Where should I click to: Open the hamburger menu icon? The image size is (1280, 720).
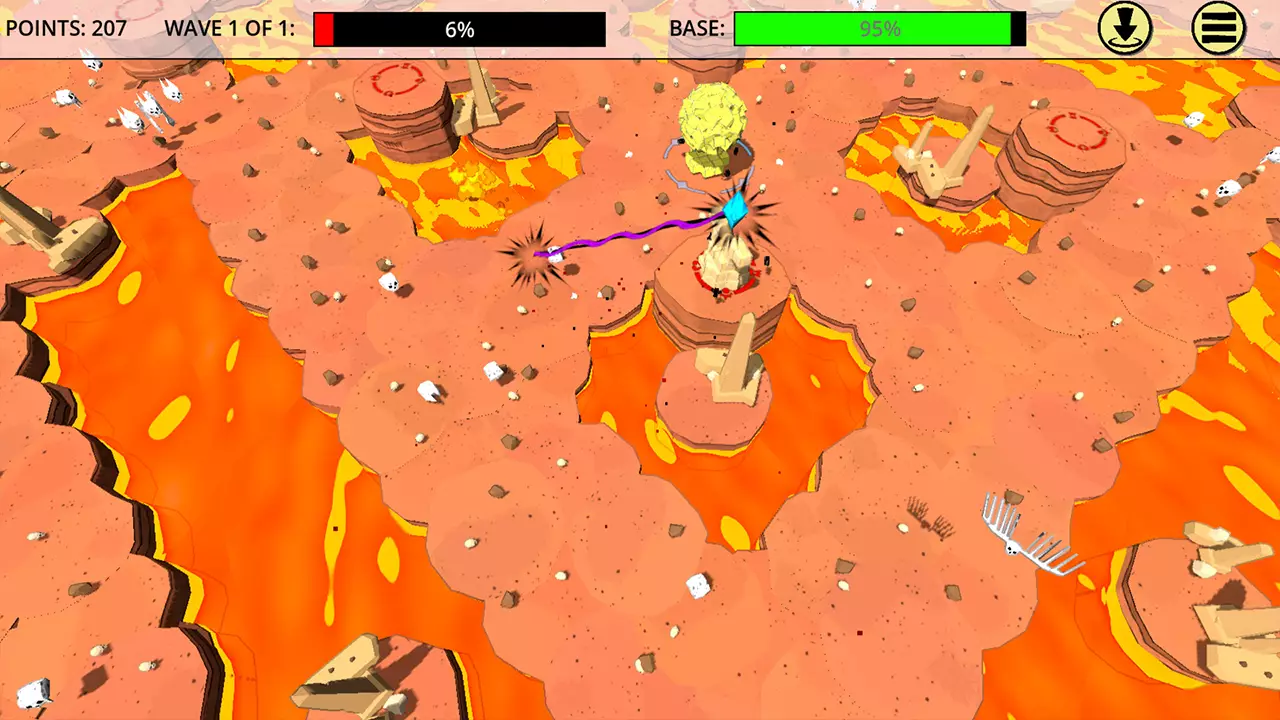click(1218, 28)
